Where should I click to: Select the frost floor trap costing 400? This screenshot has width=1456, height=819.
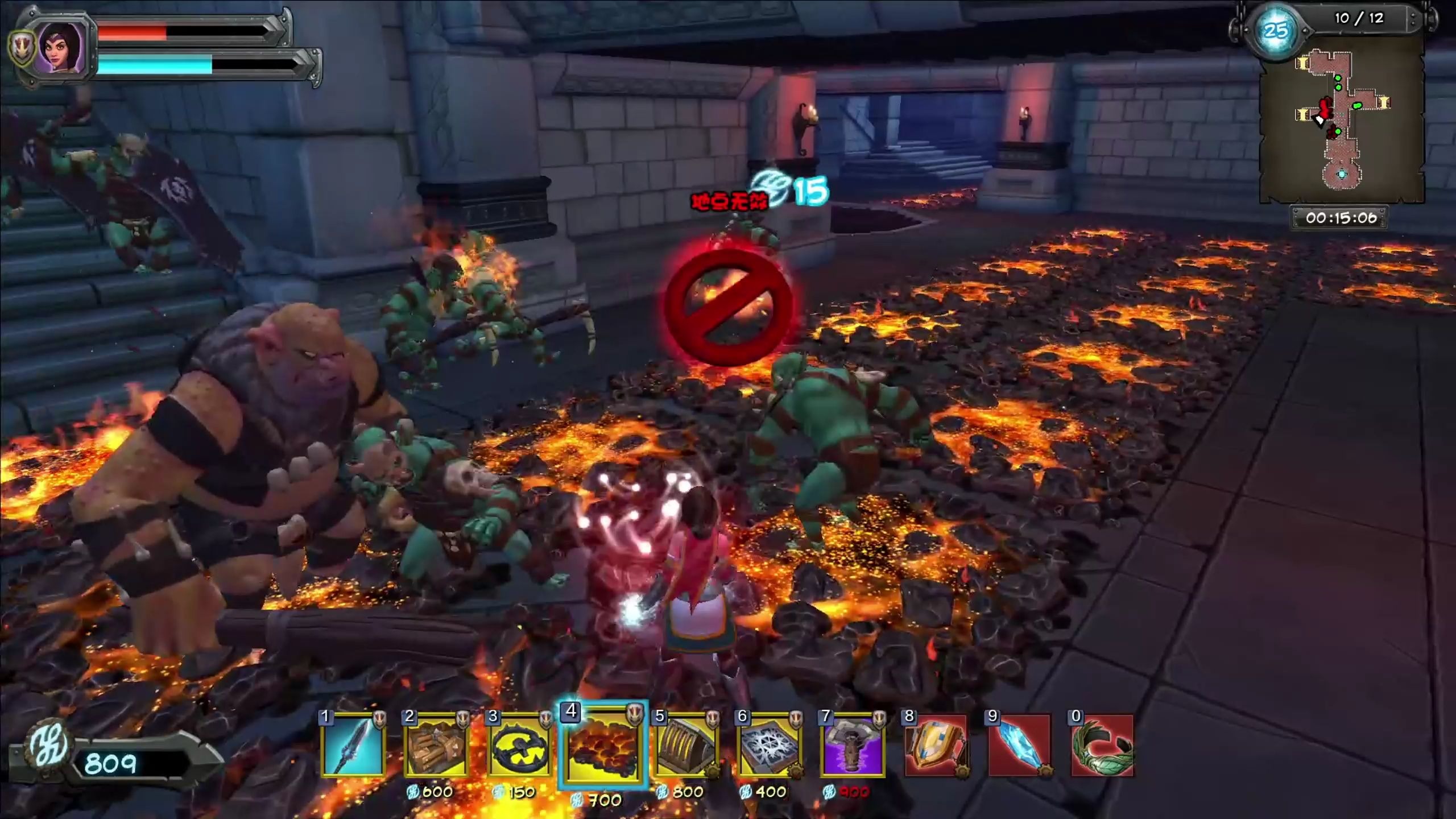[x=769, y=746]
